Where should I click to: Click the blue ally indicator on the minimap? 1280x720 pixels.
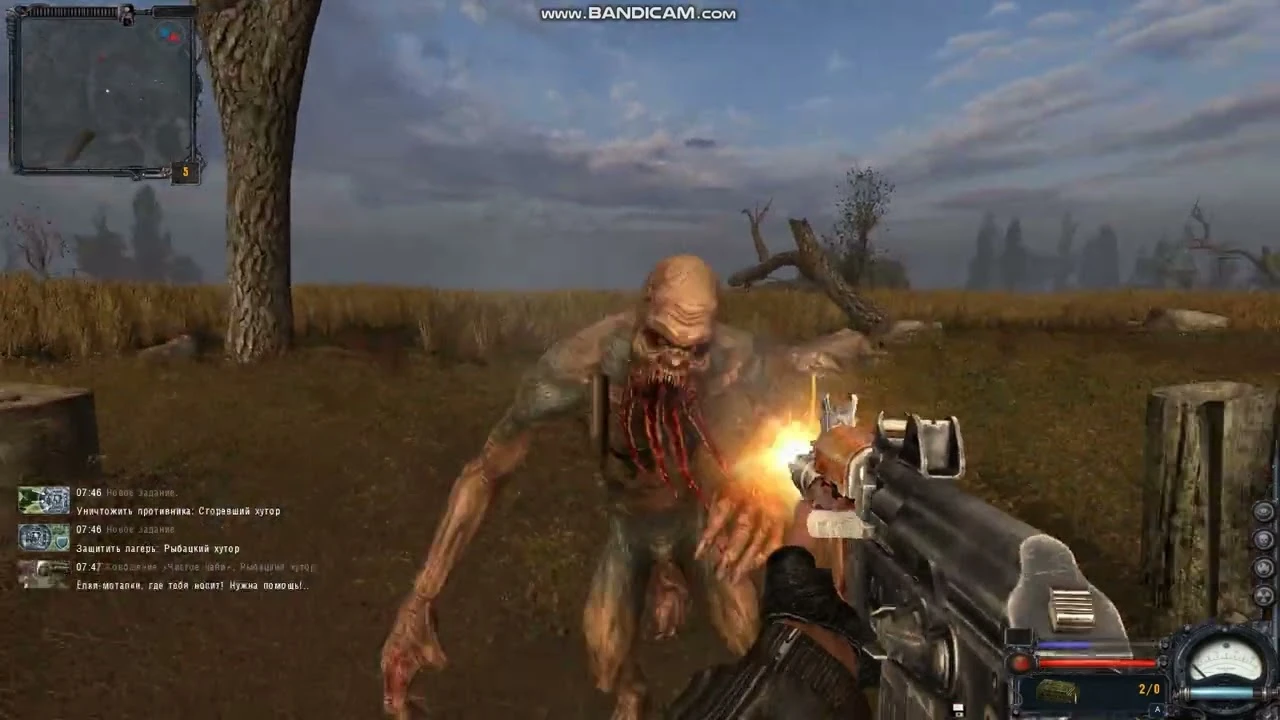164,32
